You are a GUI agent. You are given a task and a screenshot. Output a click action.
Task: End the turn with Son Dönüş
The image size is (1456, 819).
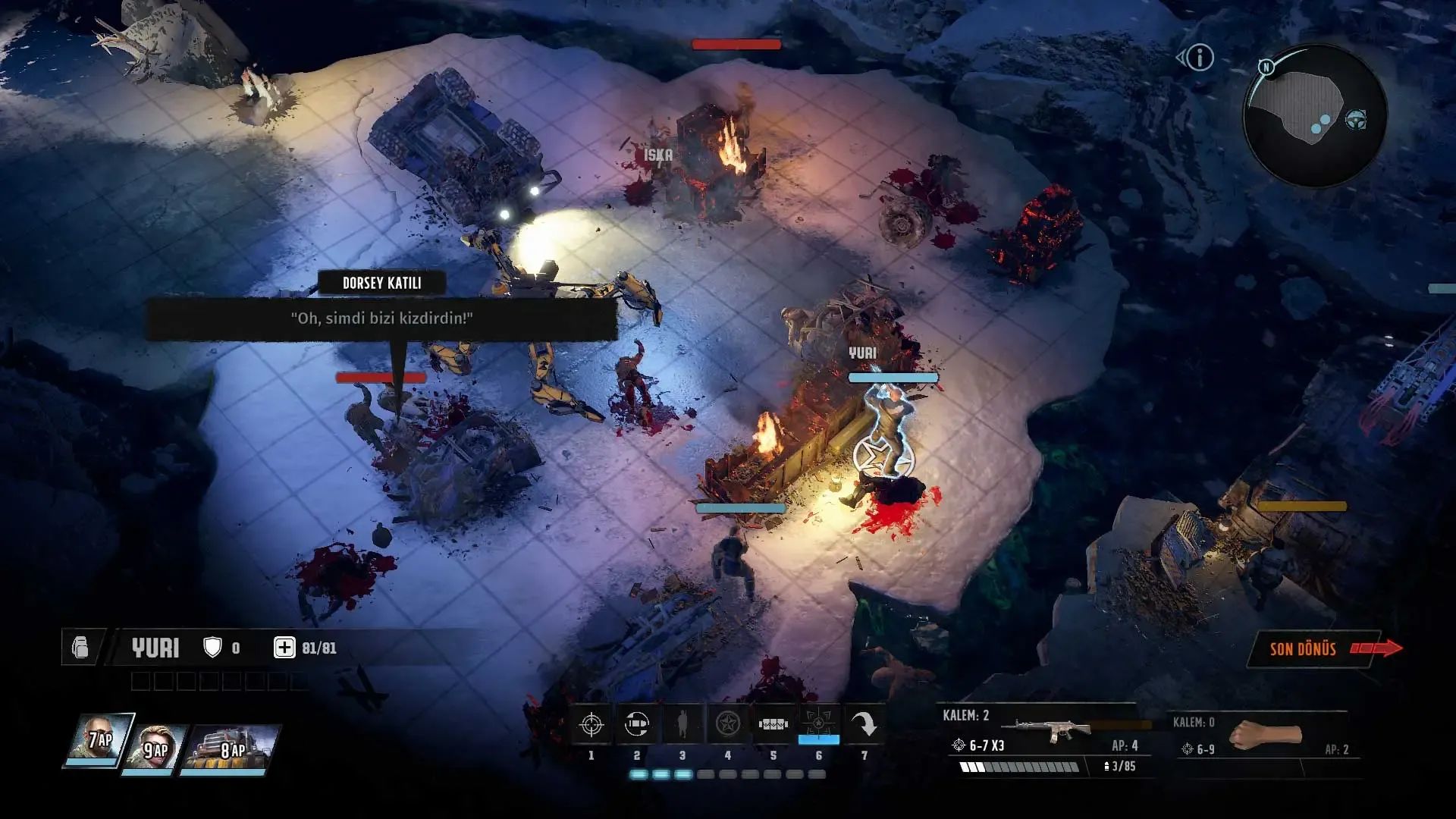1312,648
